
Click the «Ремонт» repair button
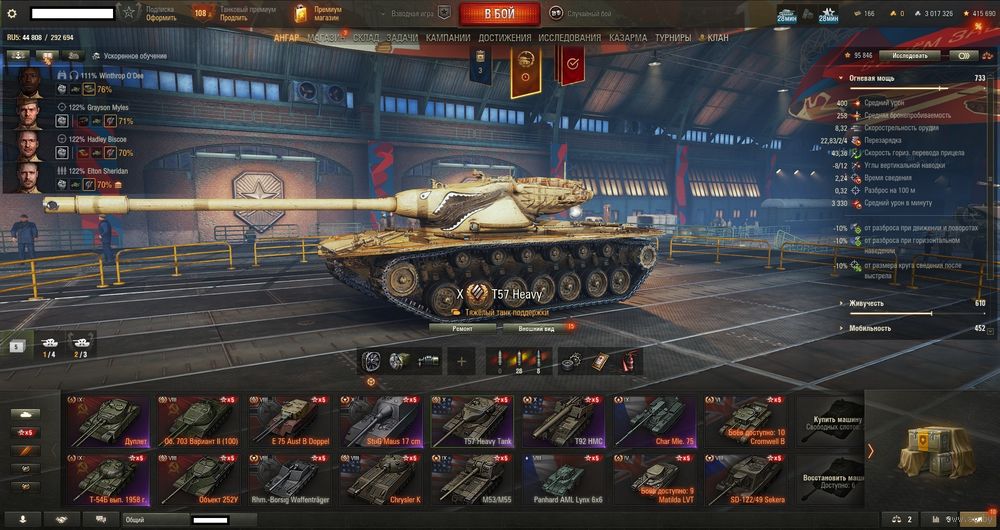463,327
